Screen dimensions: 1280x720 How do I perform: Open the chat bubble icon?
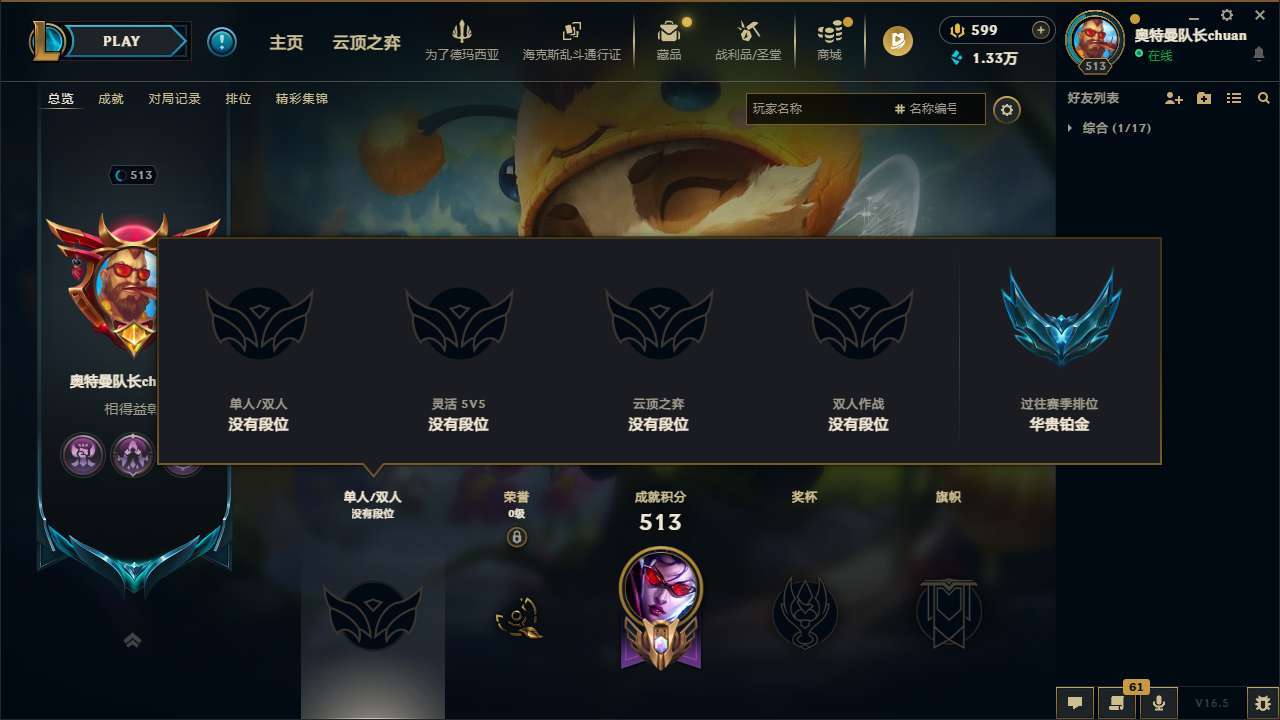point(1075,702)
